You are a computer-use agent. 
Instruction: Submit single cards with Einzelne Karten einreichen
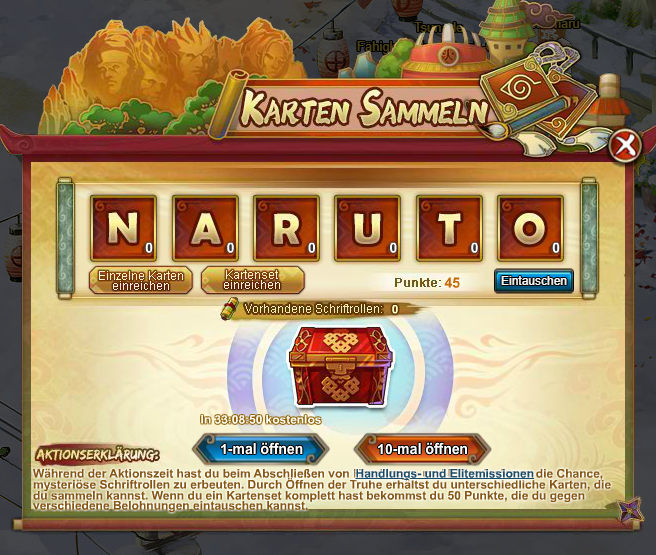(x=142, y=280)
